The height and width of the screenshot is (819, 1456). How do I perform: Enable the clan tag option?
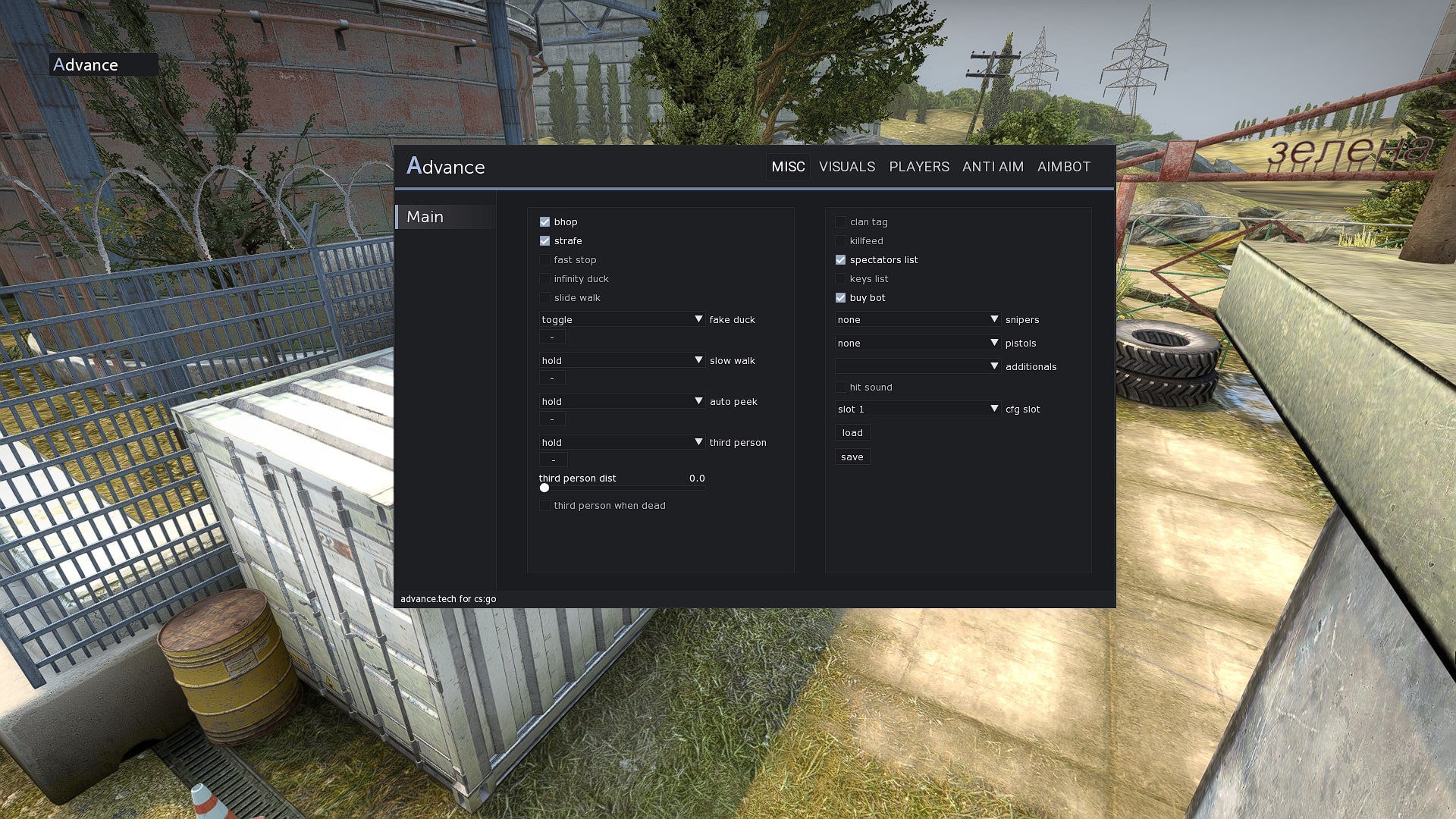840,221
